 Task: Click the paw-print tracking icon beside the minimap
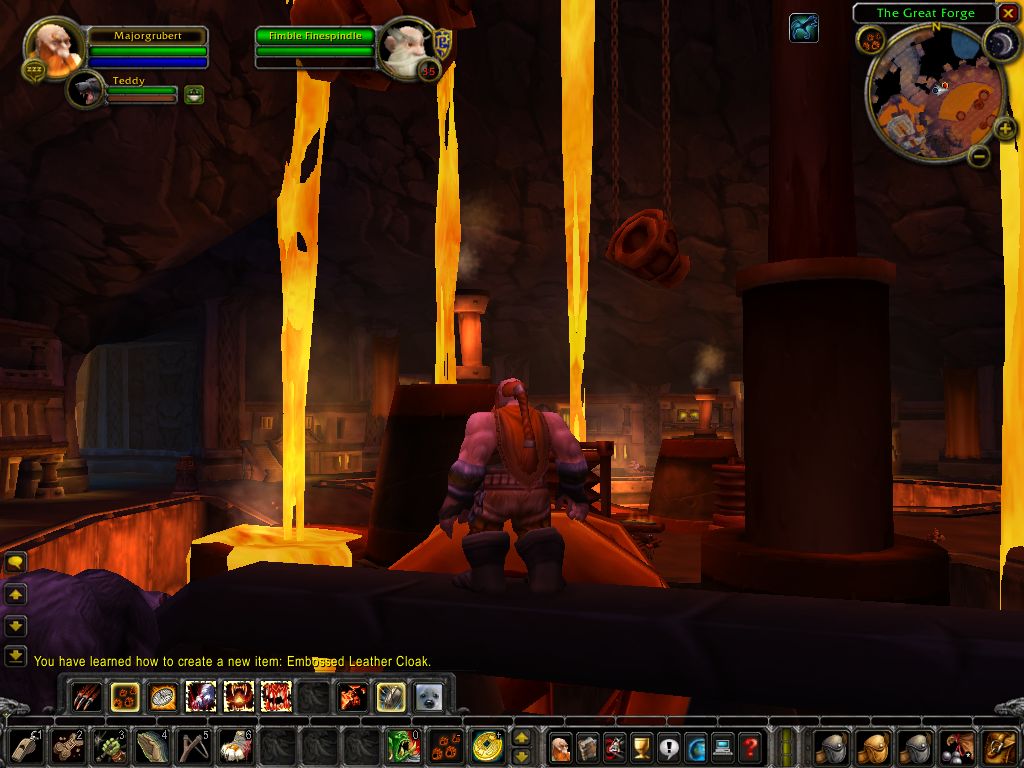click(871, 40)
